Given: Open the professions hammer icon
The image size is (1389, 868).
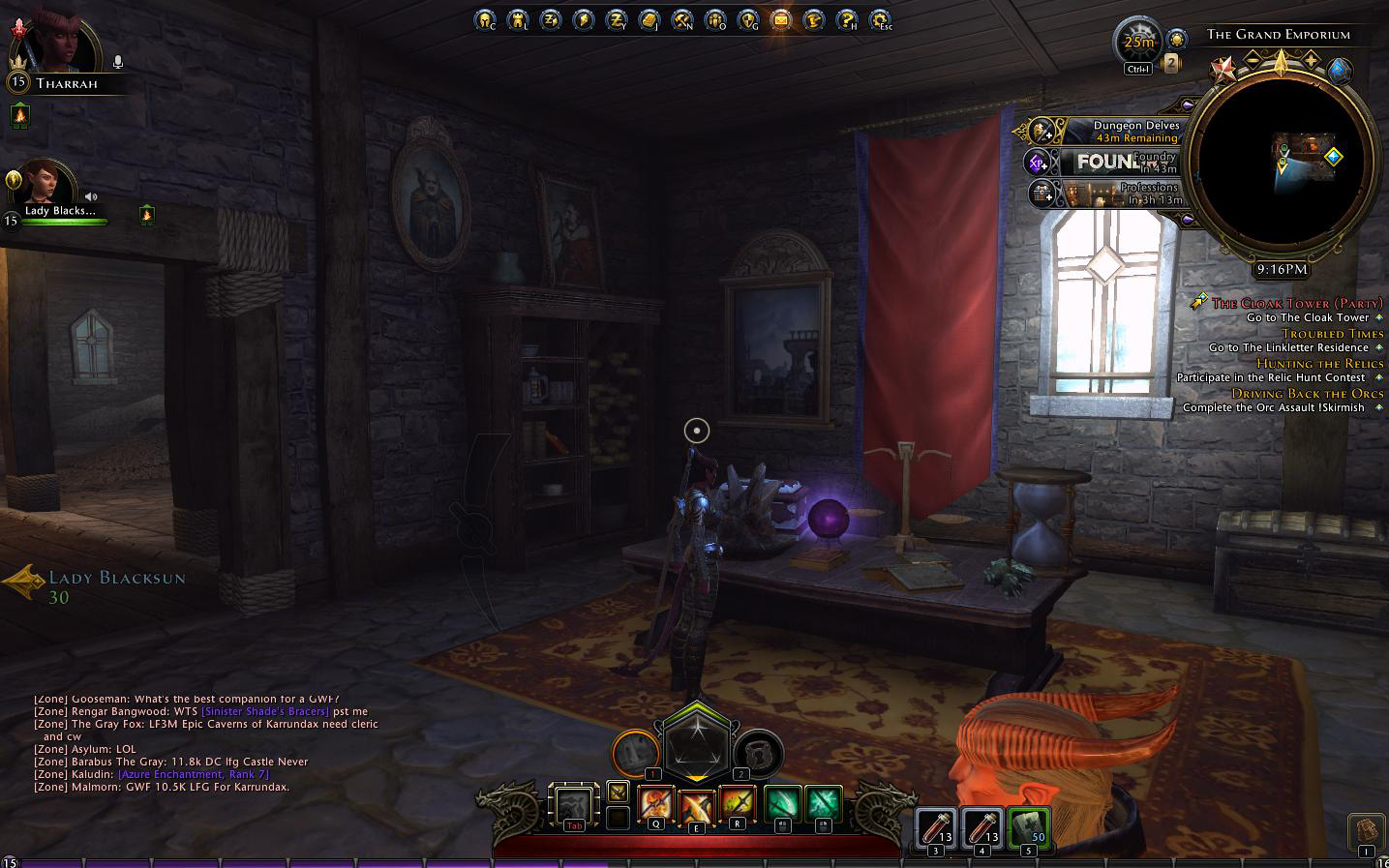Looking at the screenshot, I should (681, 18).
